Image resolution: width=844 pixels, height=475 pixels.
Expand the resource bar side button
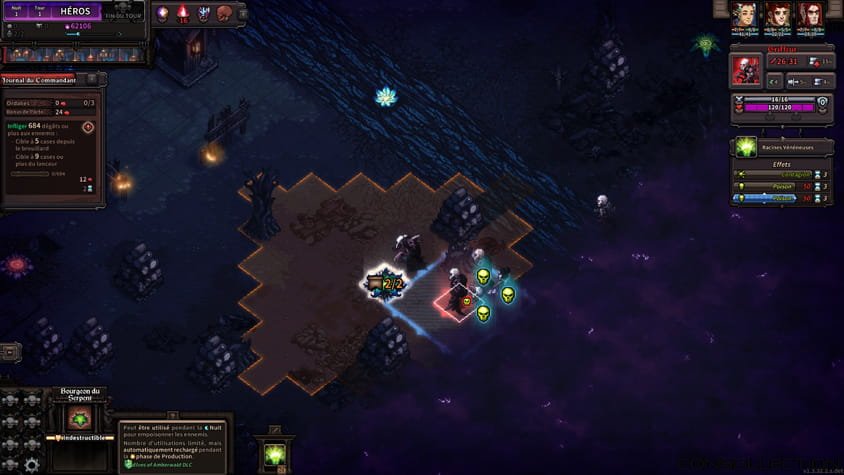[x=245, y=12]
